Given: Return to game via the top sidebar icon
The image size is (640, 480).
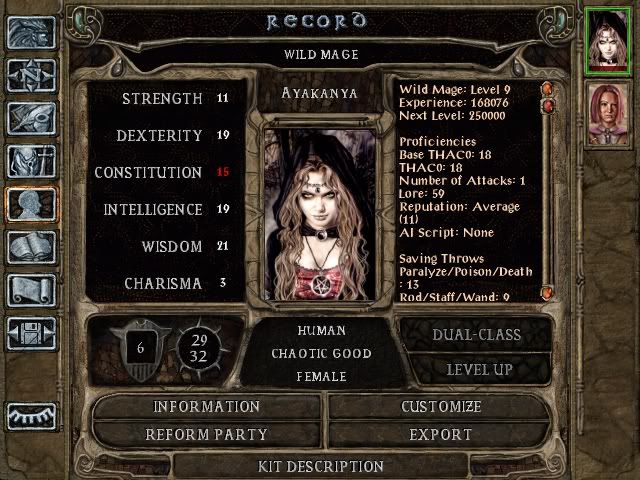Looking at the screenshot, I should pos(30,32).
